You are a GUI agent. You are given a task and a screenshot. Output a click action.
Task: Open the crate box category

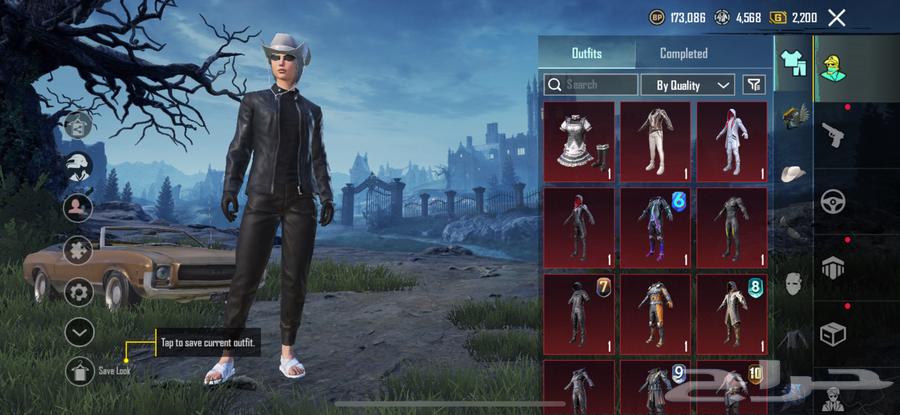(833, 333)
